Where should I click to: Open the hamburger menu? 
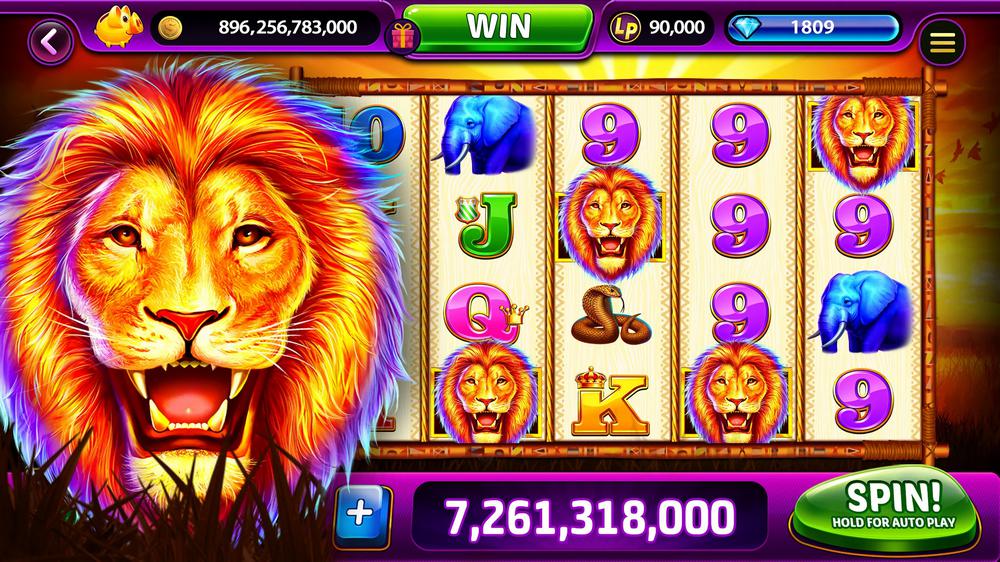[941, 42]
